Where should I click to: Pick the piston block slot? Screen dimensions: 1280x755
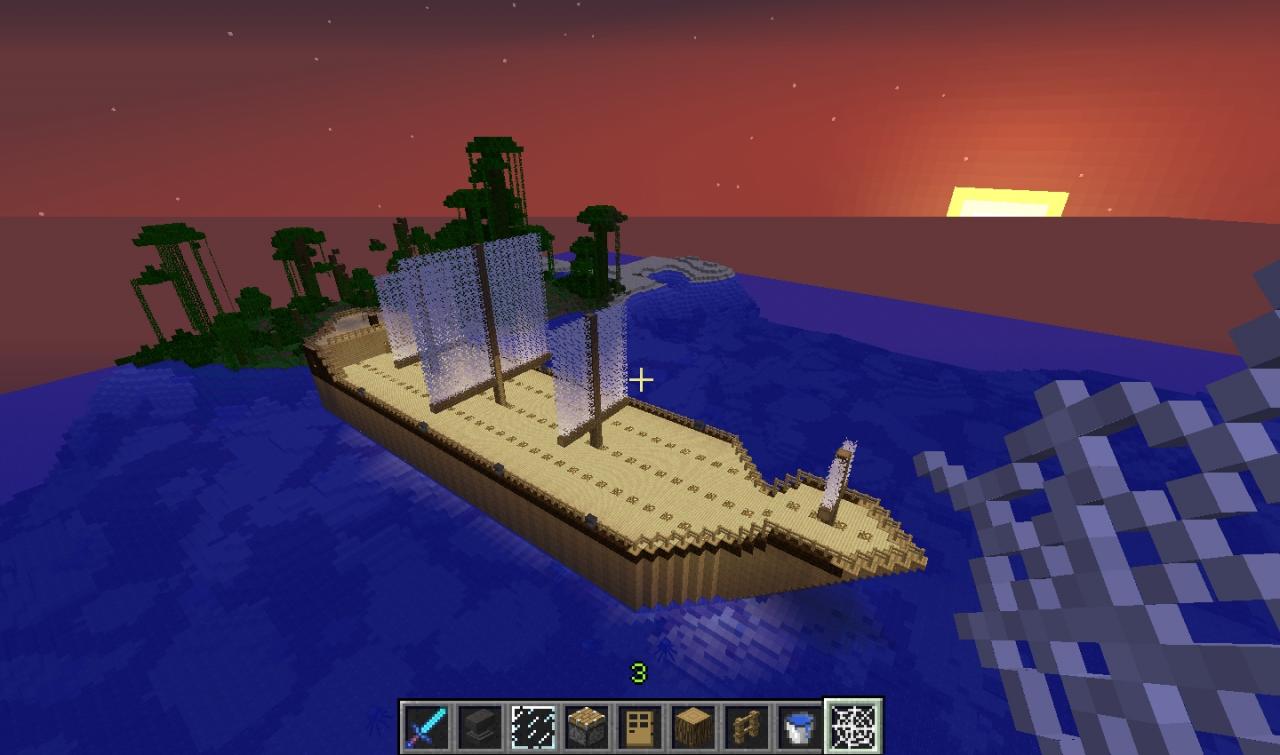tap(586, 726)
